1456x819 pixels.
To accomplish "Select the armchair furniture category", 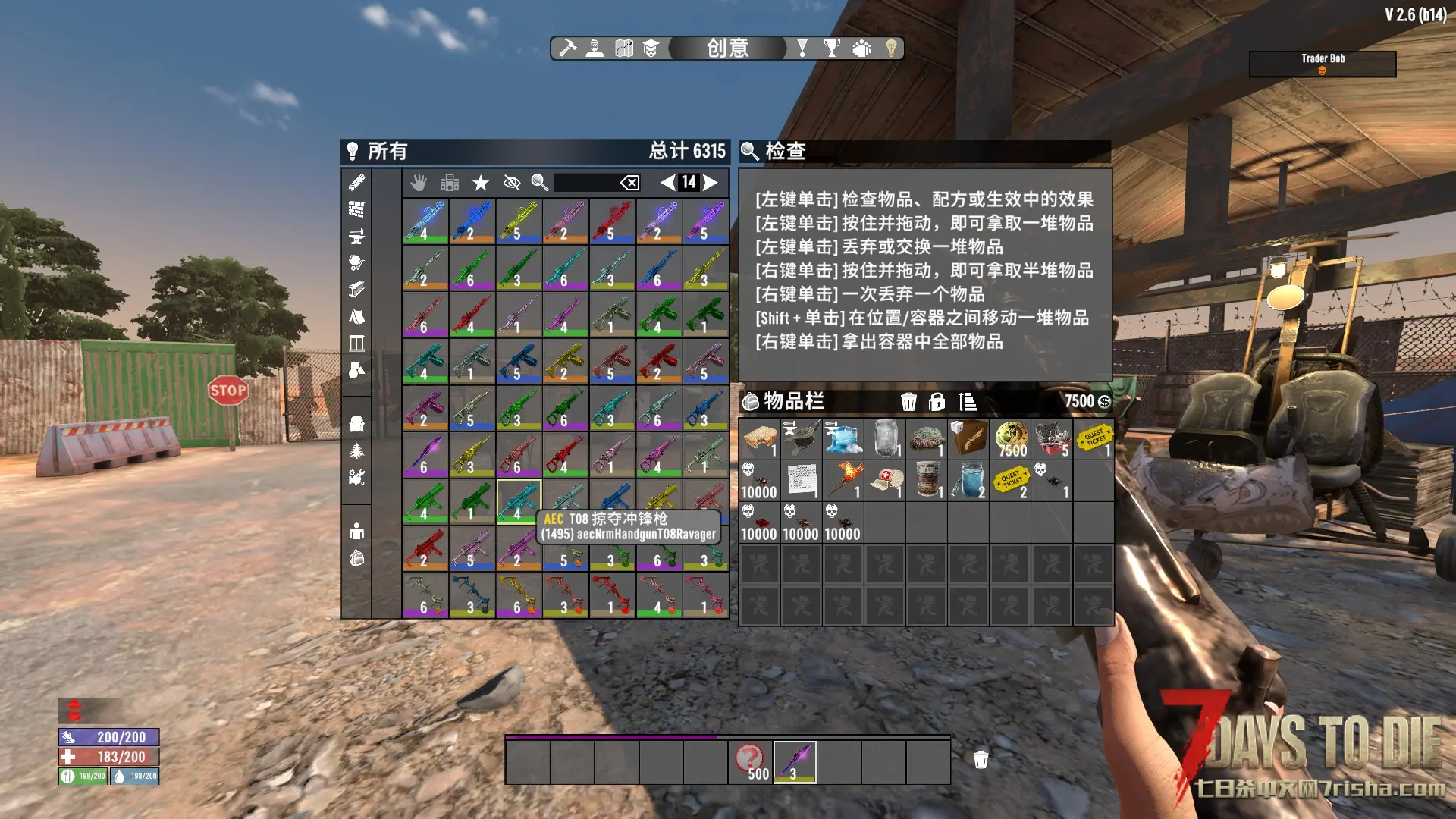I will coord(356,423).
